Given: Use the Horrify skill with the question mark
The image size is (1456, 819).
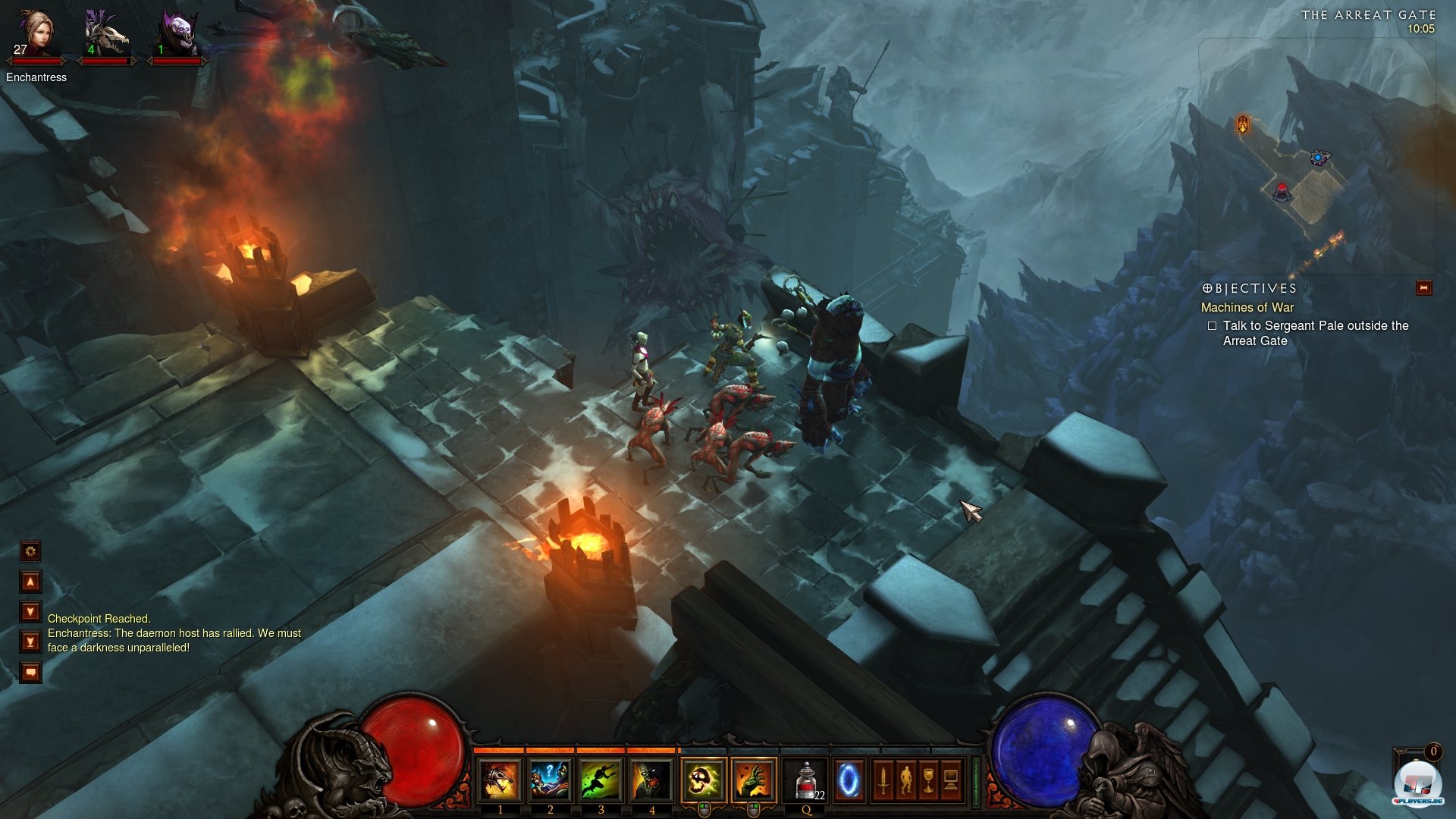Looking at the screenshot, I should 550,780.
